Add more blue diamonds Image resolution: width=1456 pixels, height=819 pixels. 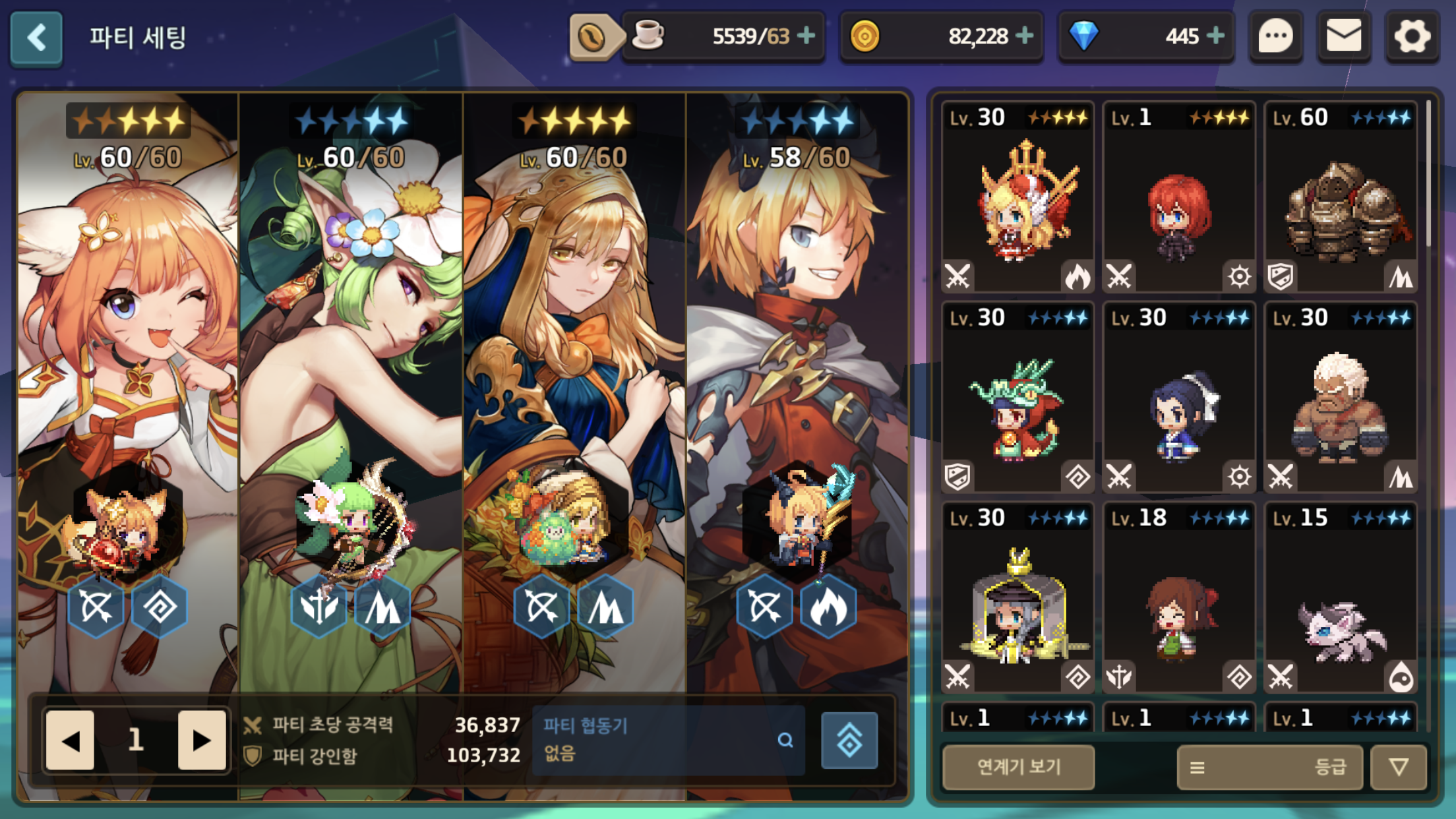(1215, 36)
